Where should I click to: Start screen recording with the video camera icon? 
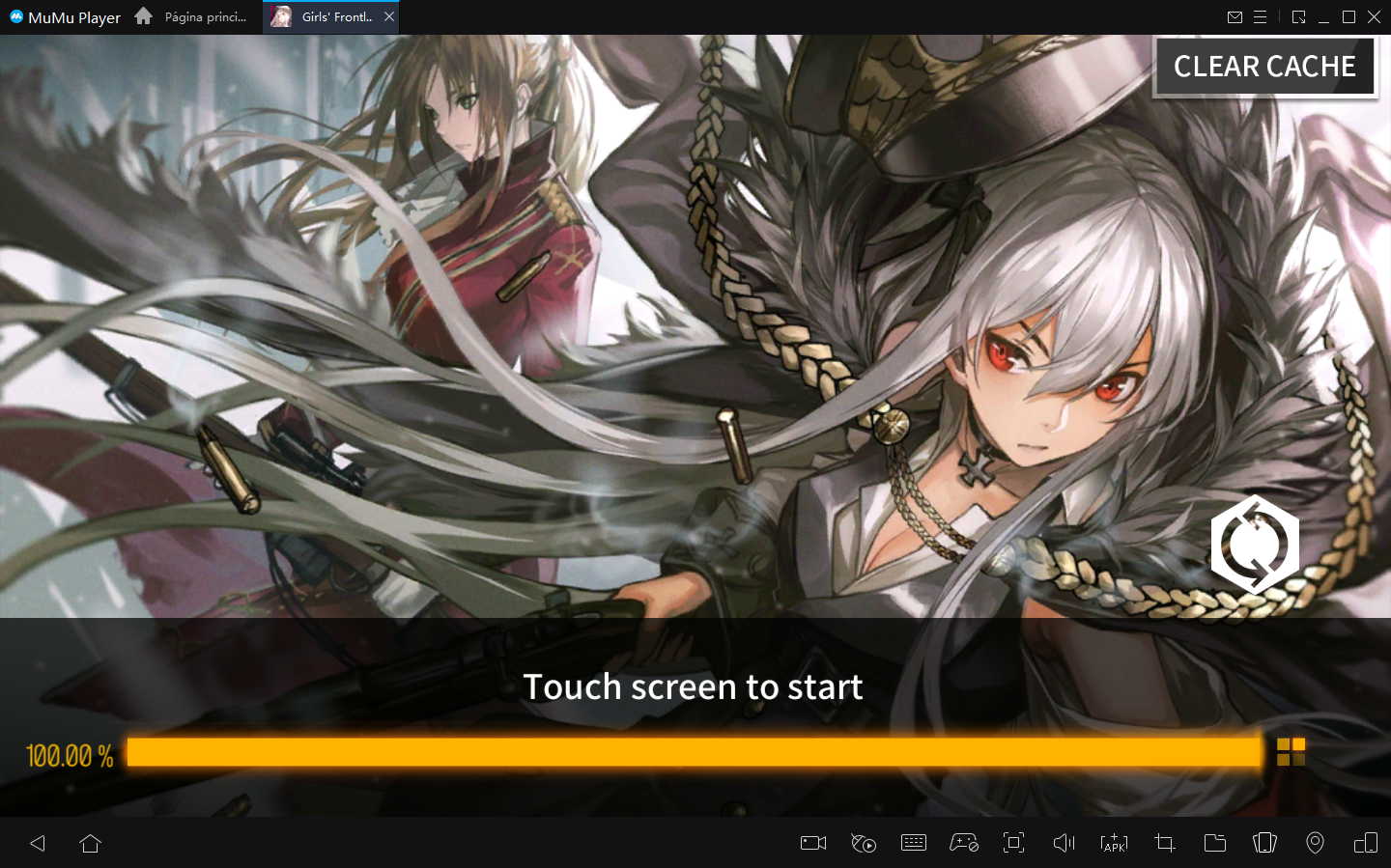pyautogui.click(x=812, y=843)
